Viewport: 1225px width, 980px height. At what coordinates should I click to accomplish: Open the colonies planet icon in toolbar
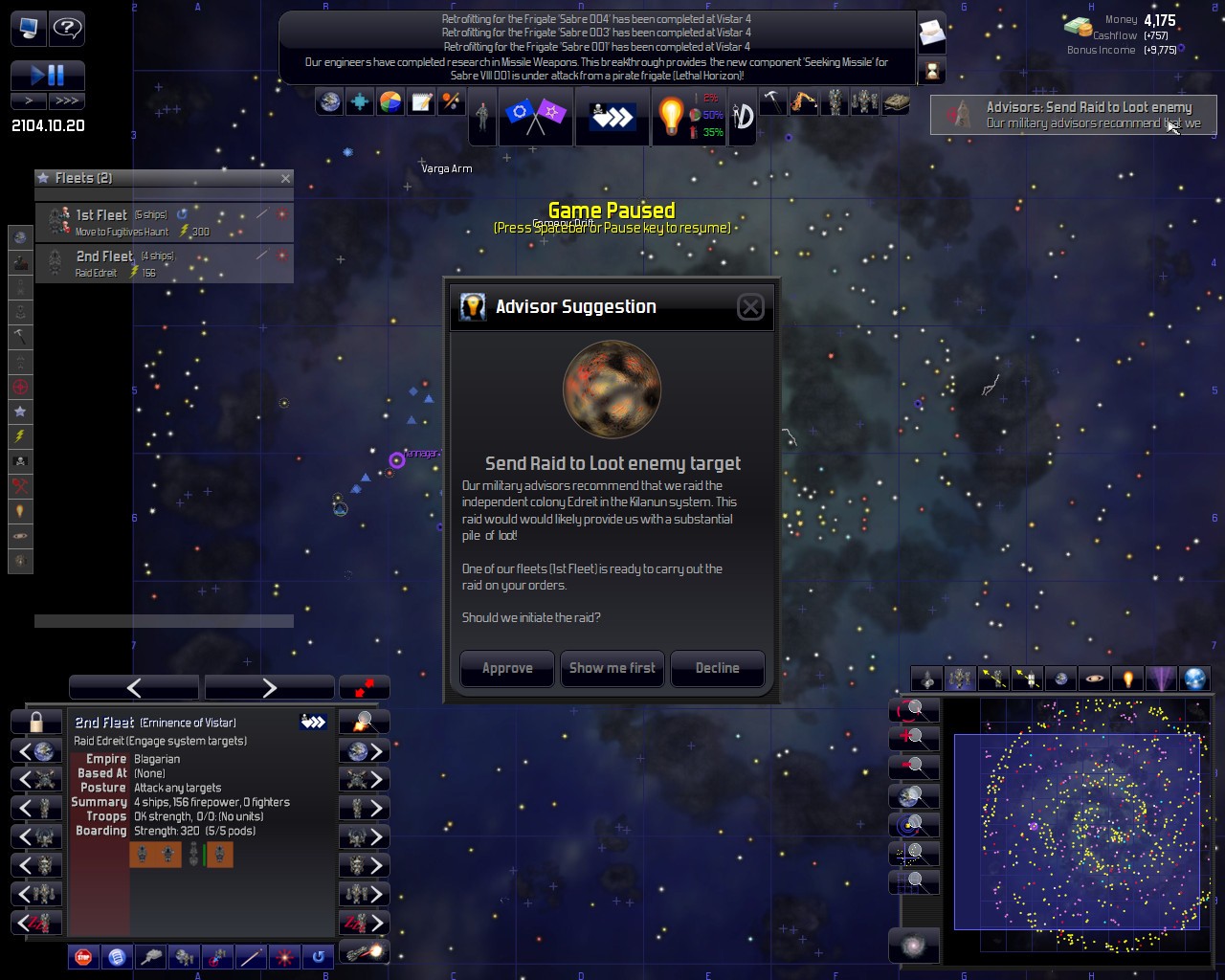[329, 101]
